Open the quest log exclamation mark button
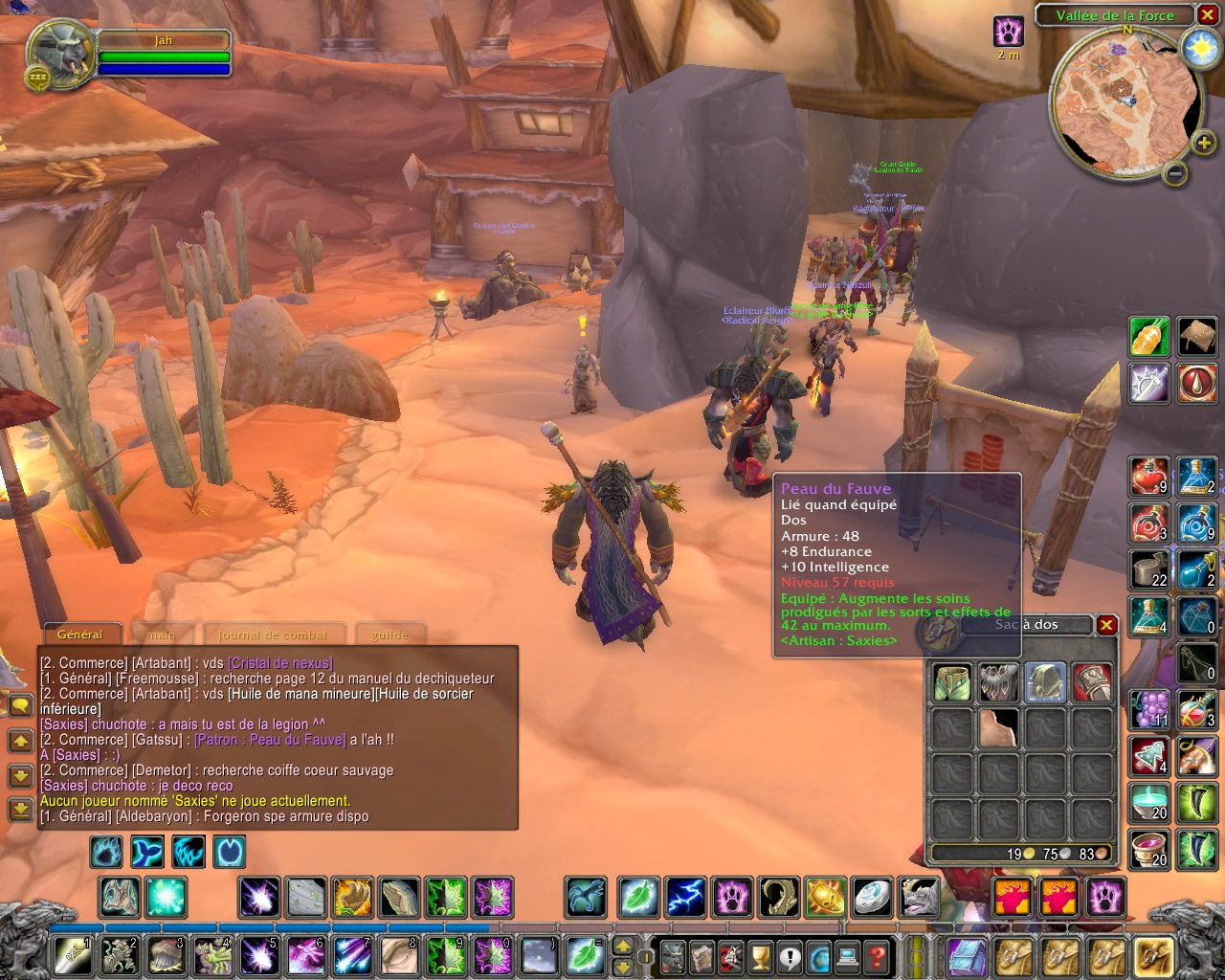Image resolution: width=1225 pixels, height=980 pixels. pos(789,955)
